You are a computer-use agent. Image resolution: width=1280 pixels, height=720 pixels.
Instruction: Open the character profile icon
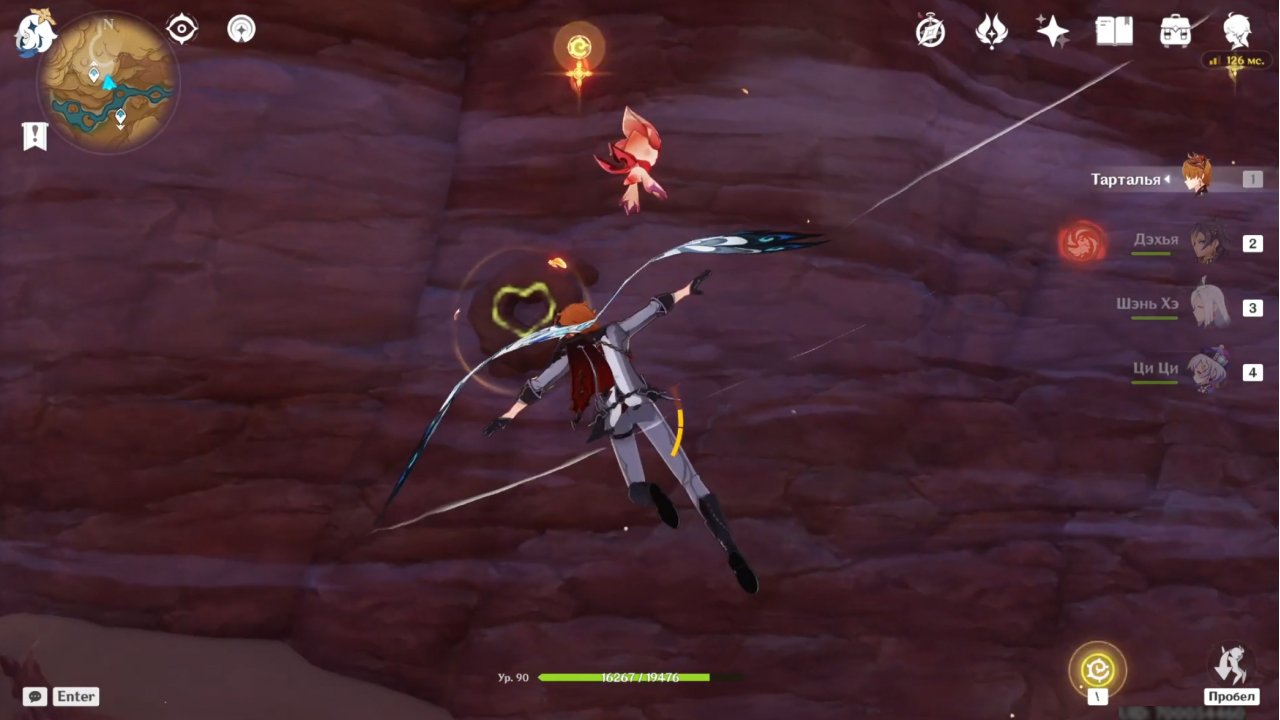coord(1238,31)
